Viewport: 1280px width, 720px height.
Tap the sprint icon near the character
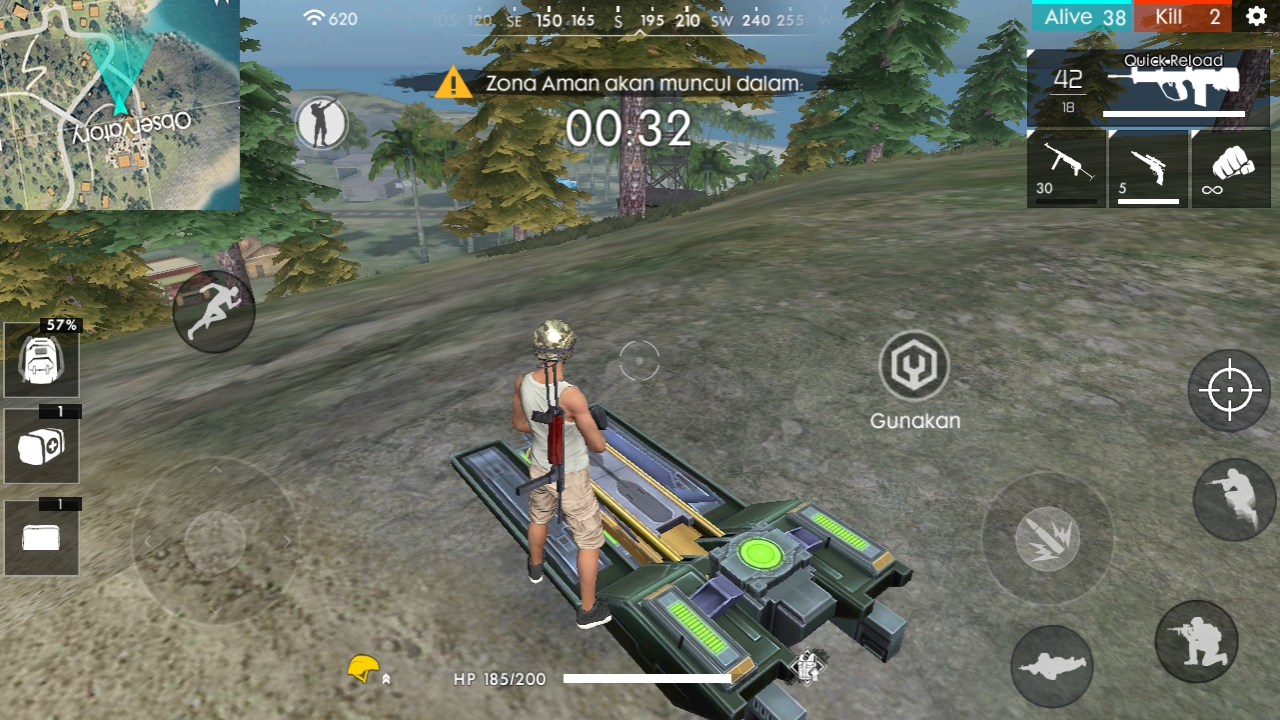click(x=213, y=310)
